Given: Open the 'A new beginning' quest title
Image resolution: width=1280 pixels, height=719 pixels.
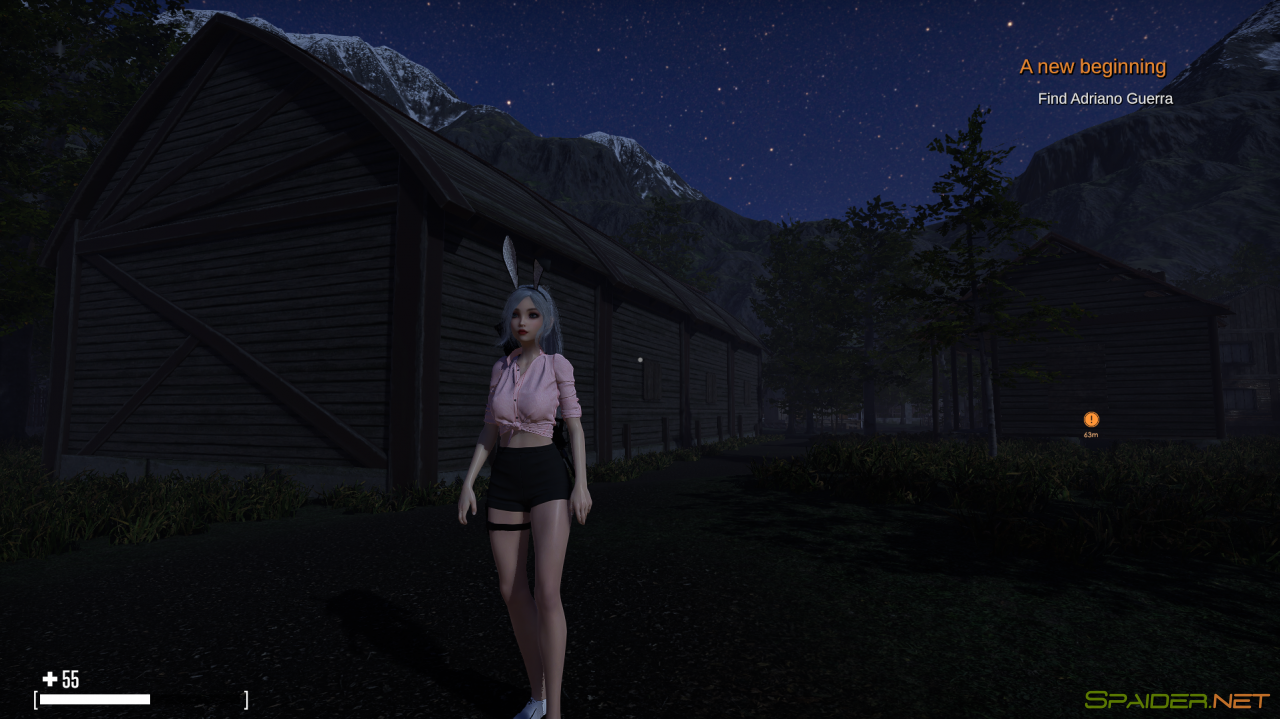Looking at the screenshot, I should [x=1092, y=67].
